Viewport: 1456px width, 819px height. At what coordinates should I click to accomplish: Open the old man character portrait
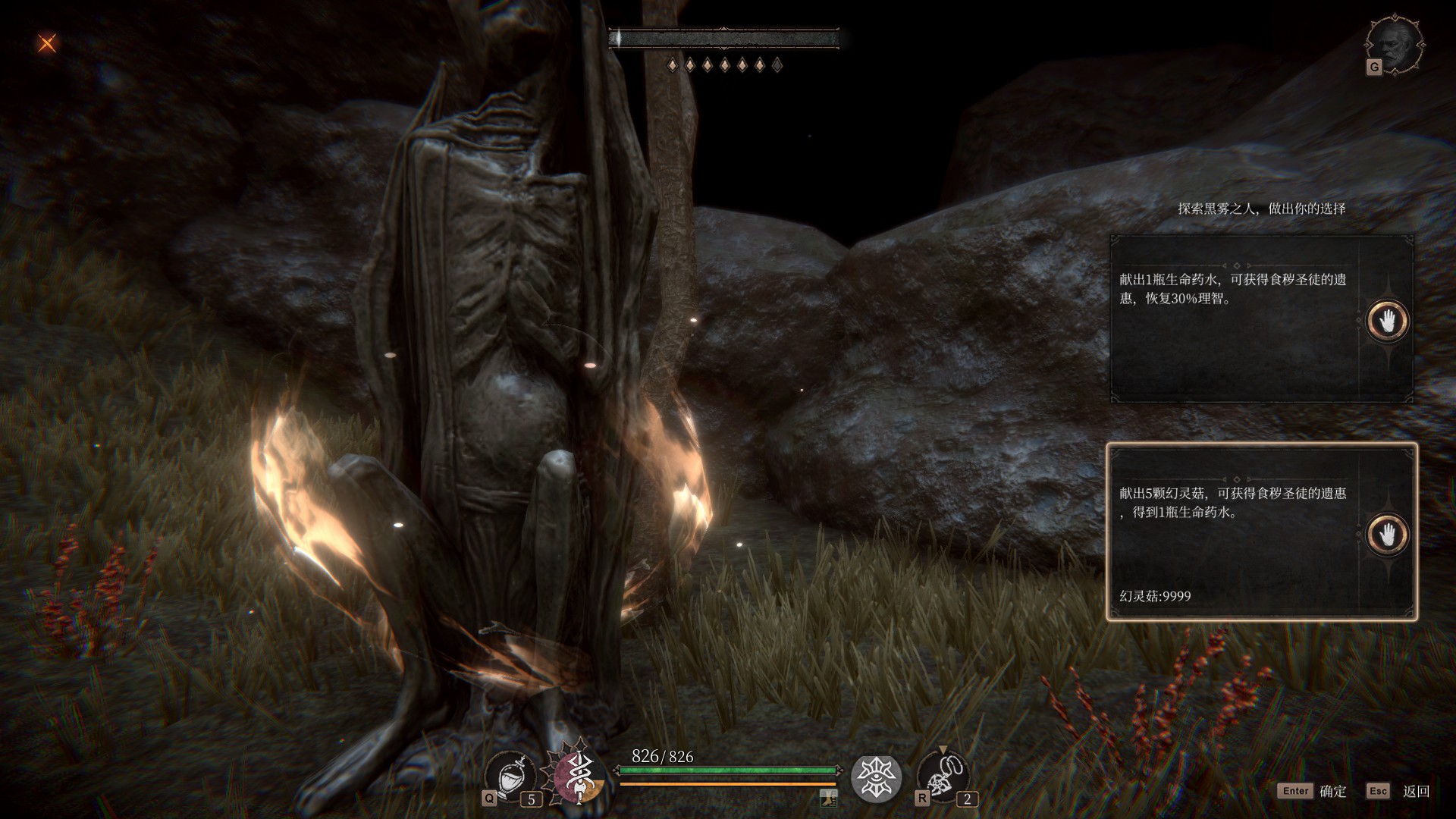click(x=1395, y=43)
